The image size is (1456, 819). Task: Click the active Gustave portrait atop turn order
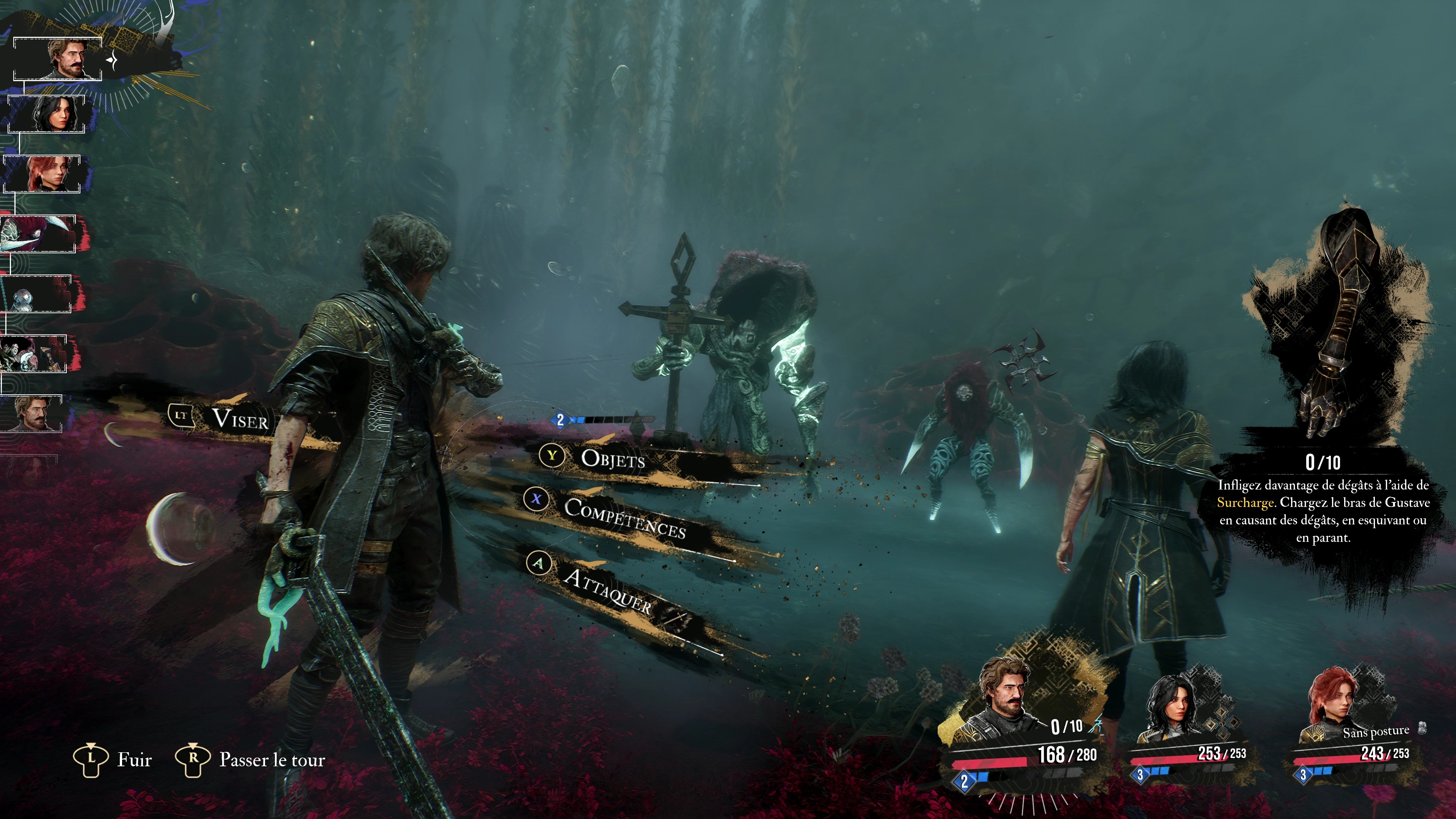(58, 59)
